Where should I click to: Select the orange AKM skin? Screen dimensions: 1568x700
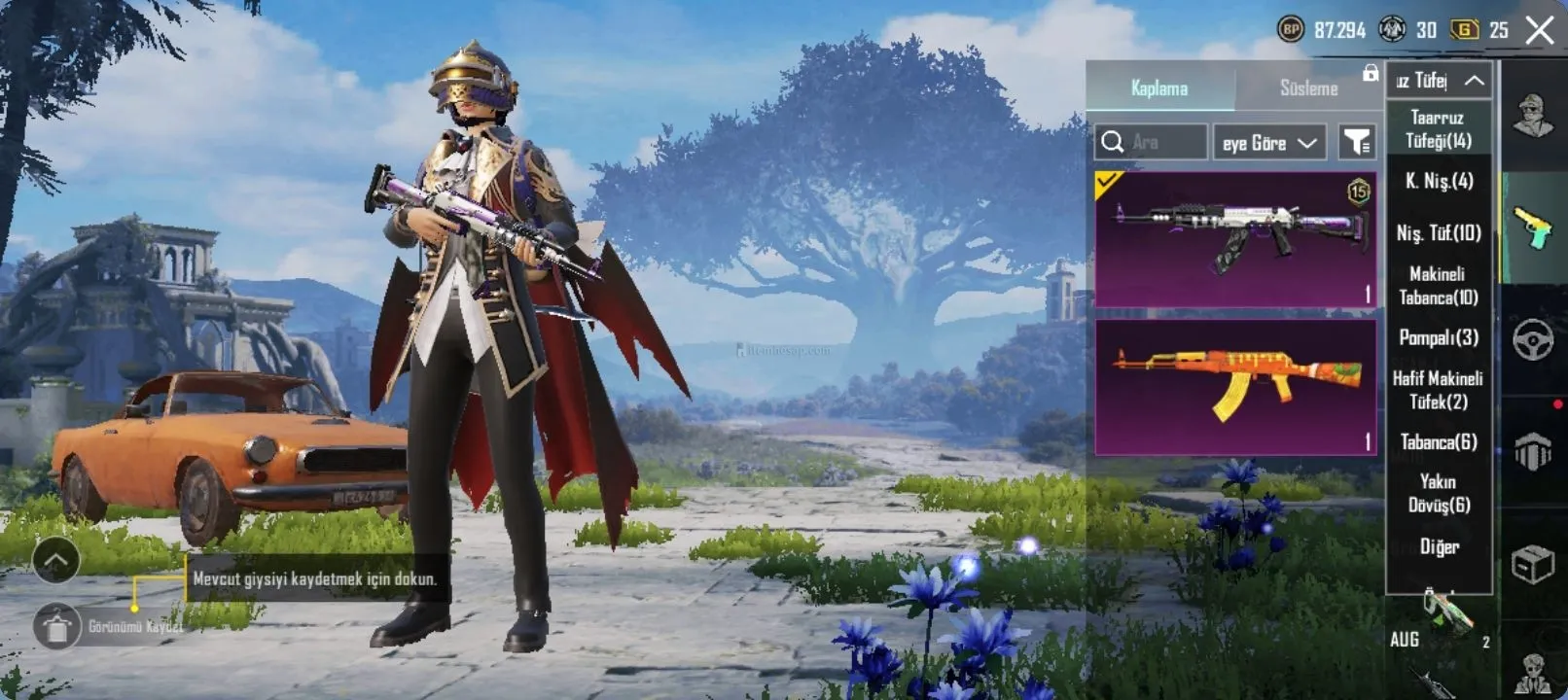pyautogui.click(x=1235, y=387)
